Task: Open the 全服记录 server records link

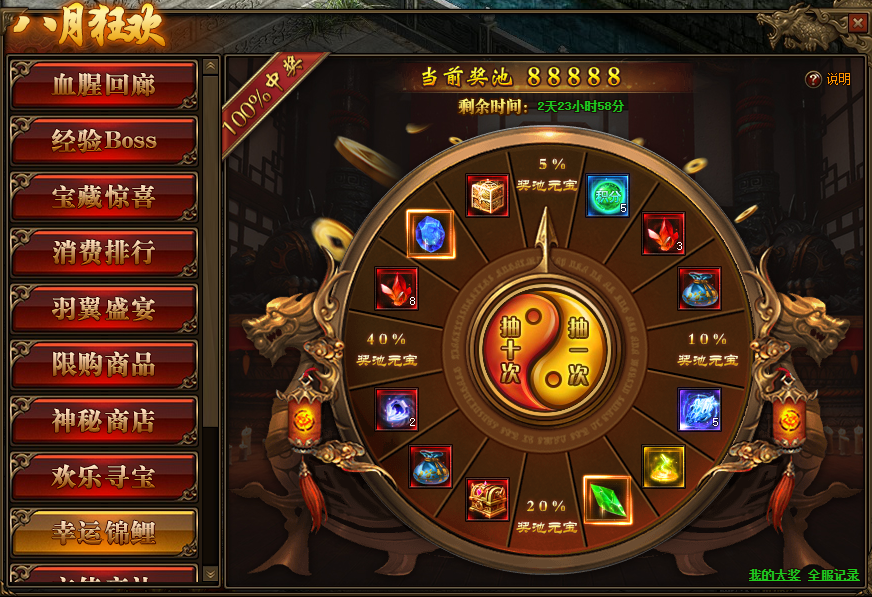Action: click(833, 575)
